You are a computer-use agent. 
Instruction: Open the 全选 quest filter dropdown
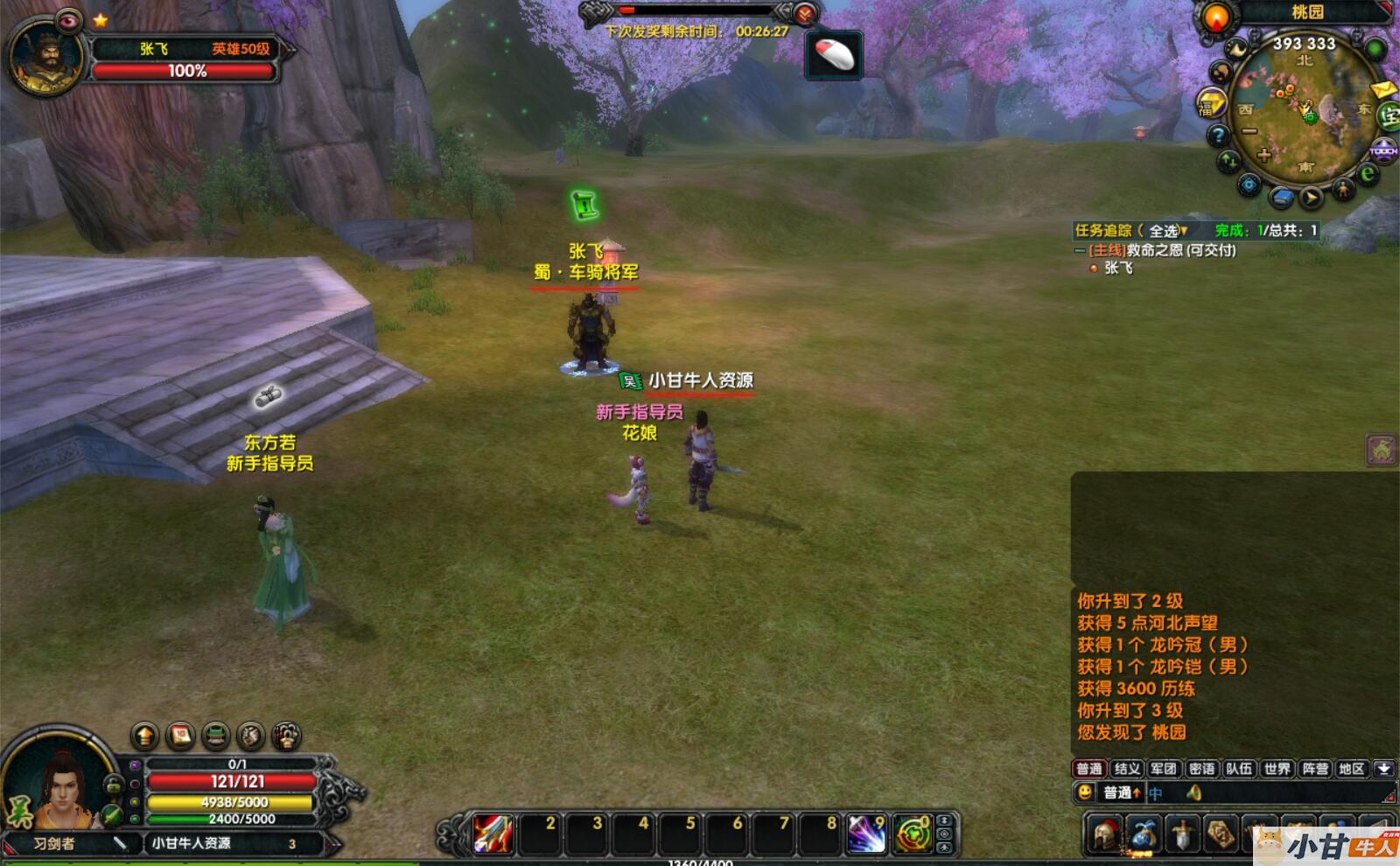(x=1168, y=231)
